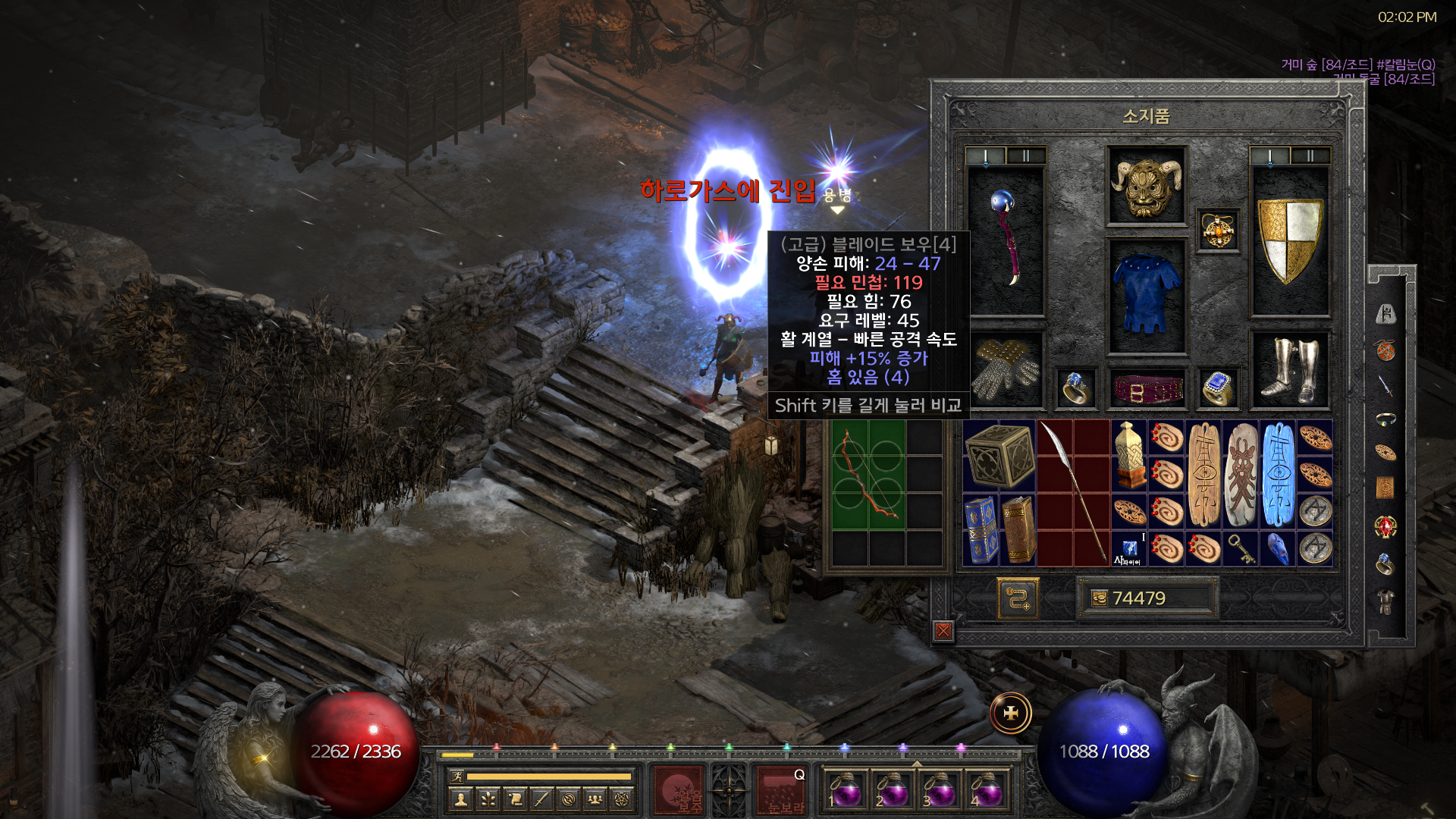Select the Blizzard right-click skill
The width and height of the screenshot is (1456, 819).
pos(783,789)
